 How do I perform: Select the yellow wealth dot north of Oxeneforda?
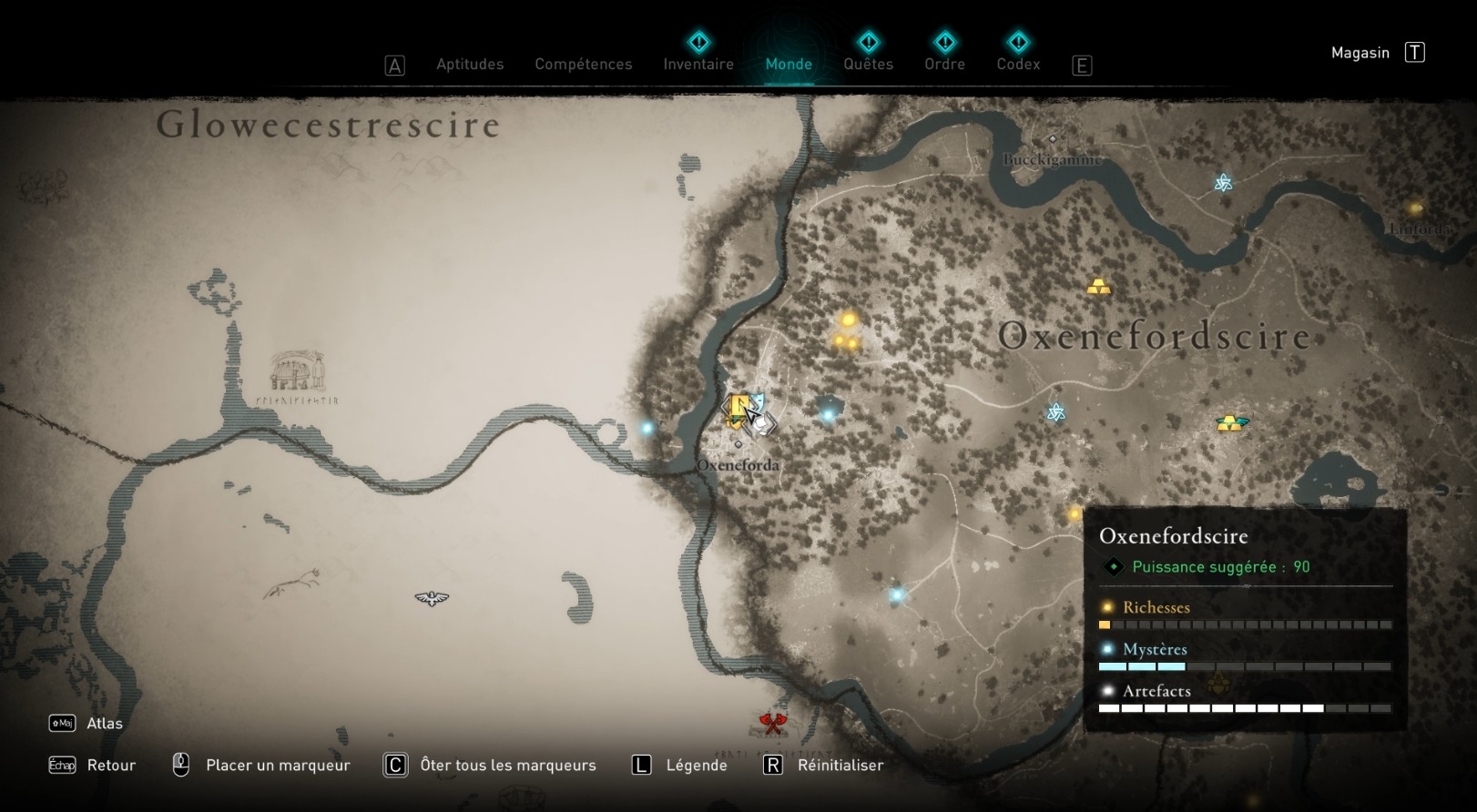click(x=847, y=321)
